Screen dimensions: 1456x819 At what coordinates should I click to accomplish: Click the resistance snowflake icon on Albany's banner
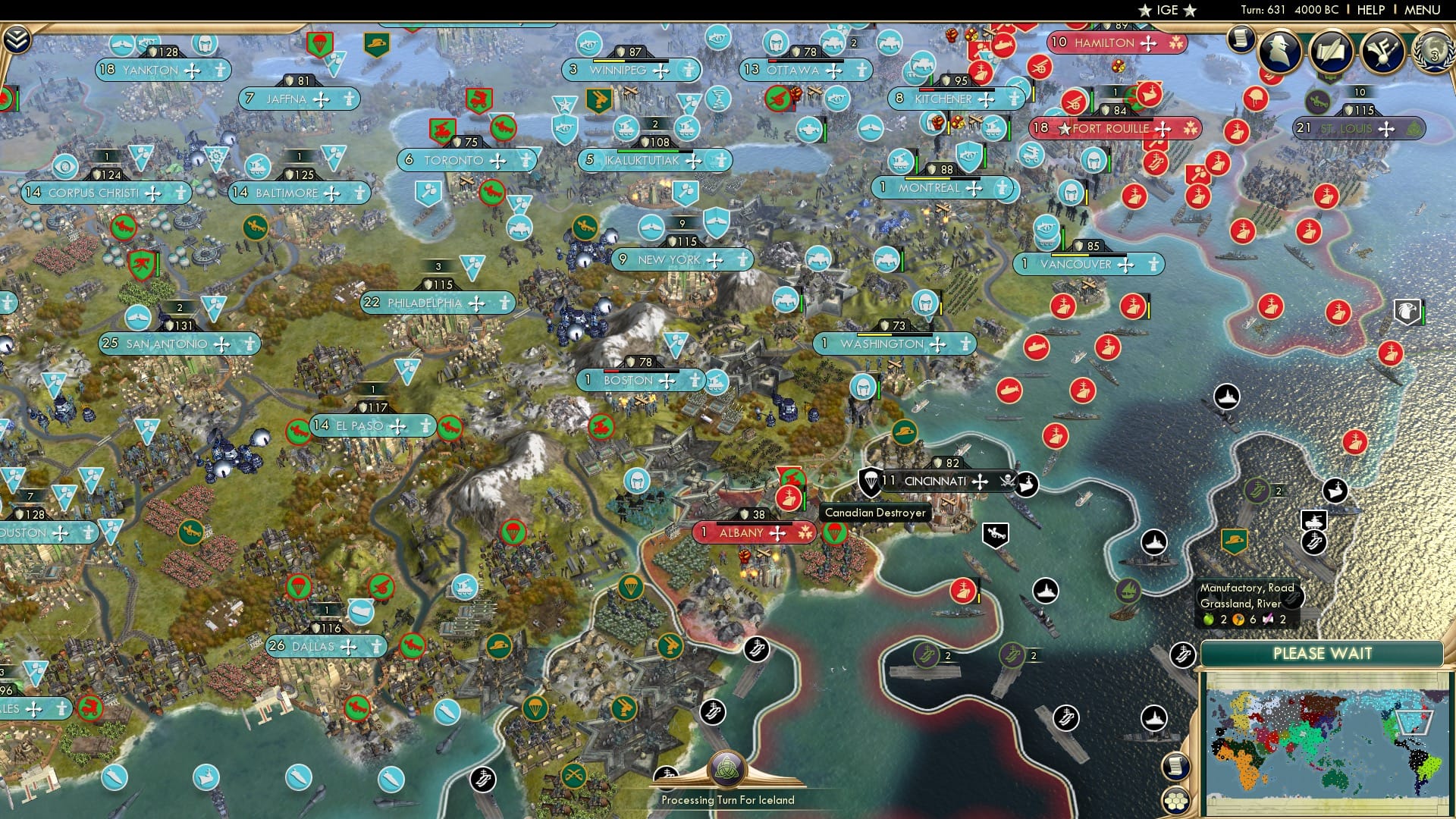[805, 533]
